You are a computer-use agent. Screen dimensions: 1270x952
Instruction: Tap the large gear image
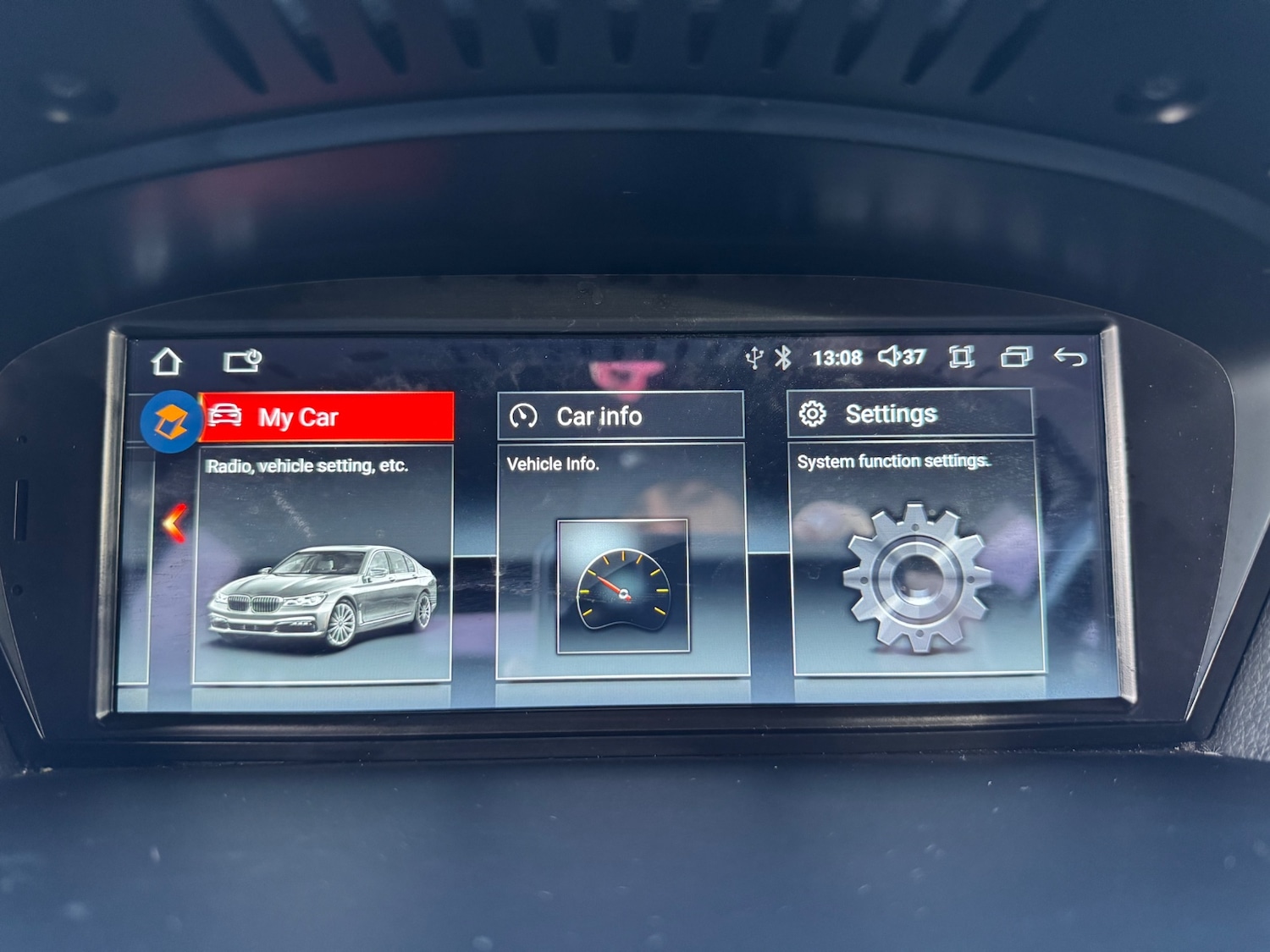pyautogui.click(x=916, y=577)
